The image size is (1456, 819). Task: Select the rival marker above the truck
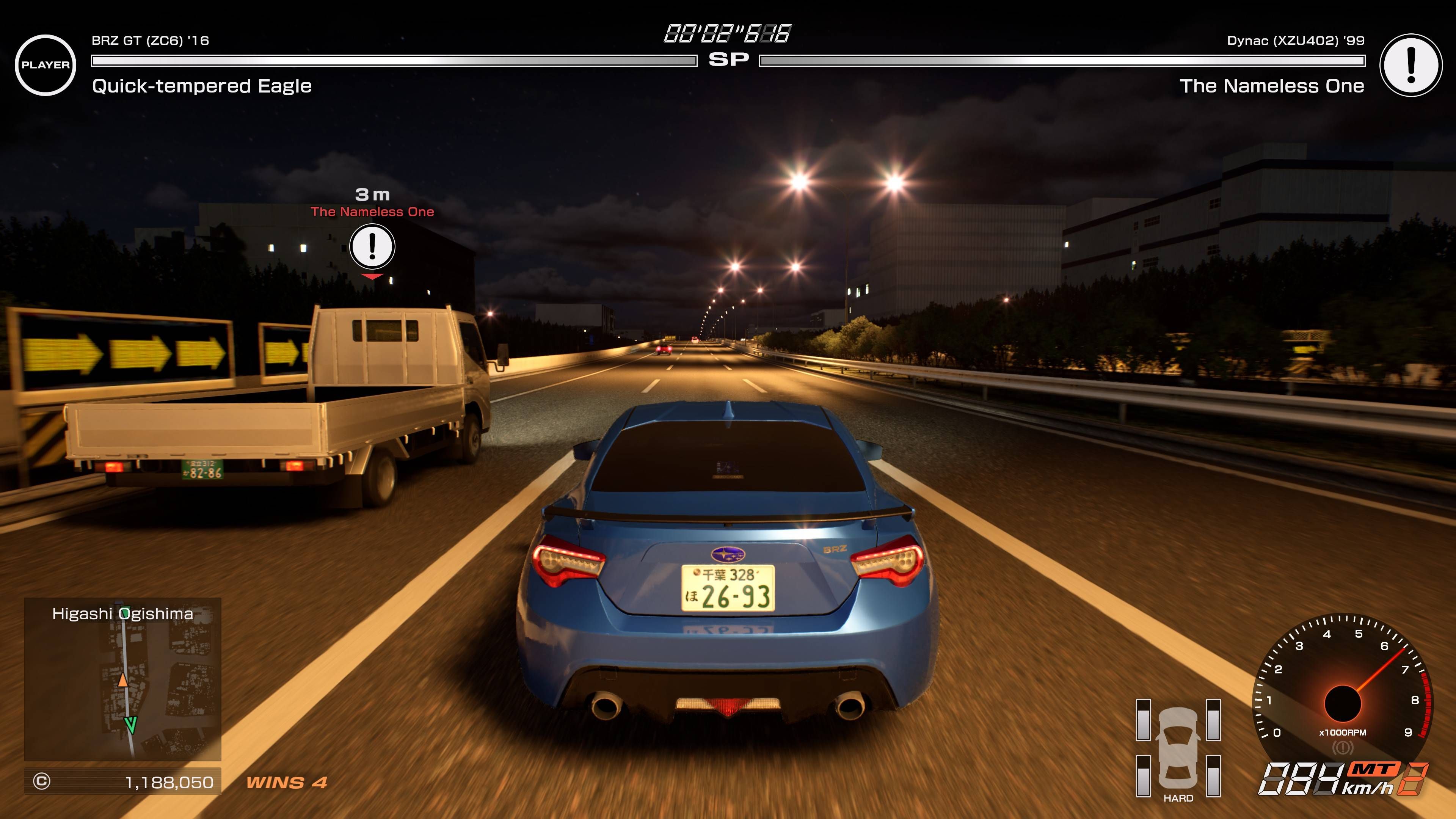[x=372, y=247]
